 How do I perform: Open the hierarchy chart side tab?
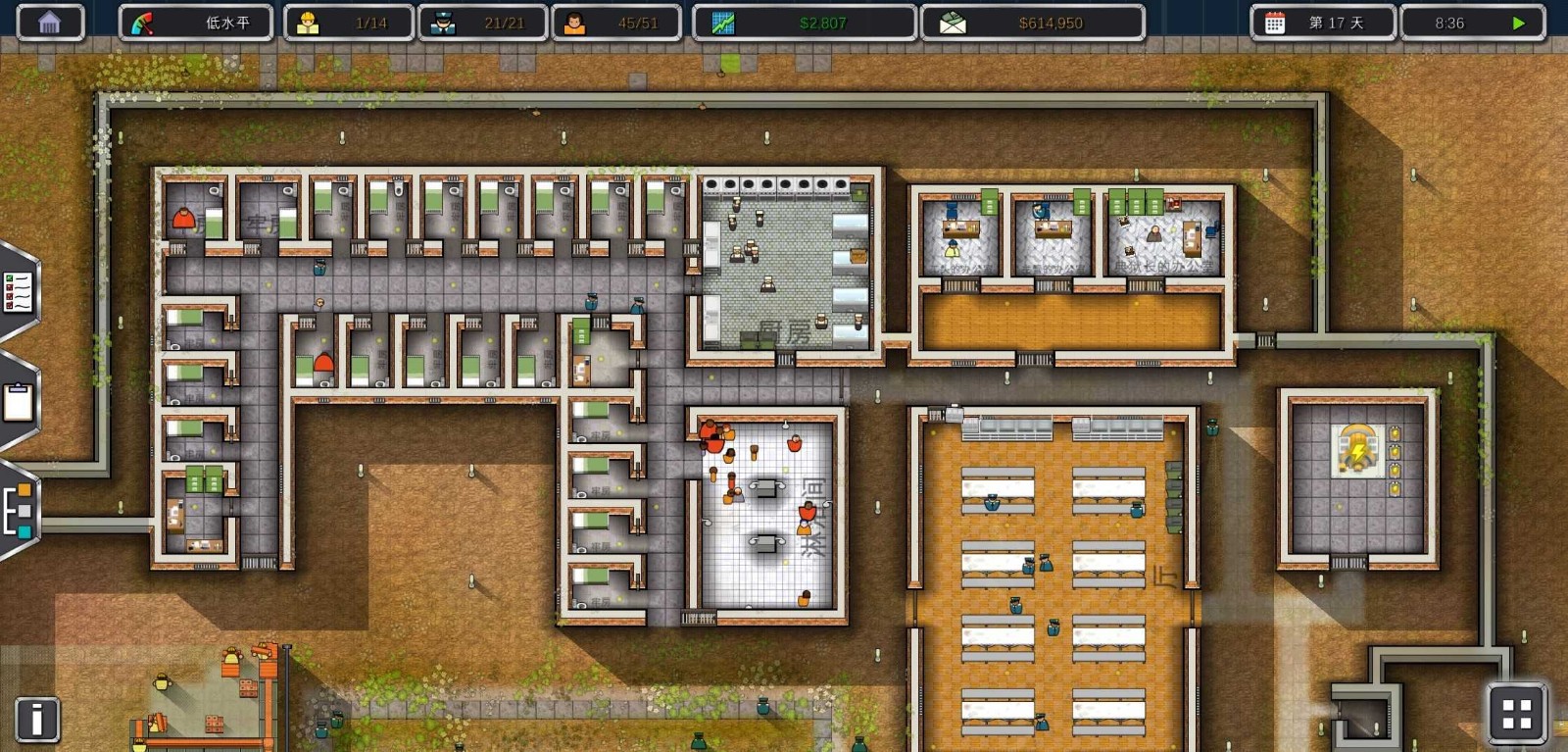[x=19, y=510]
